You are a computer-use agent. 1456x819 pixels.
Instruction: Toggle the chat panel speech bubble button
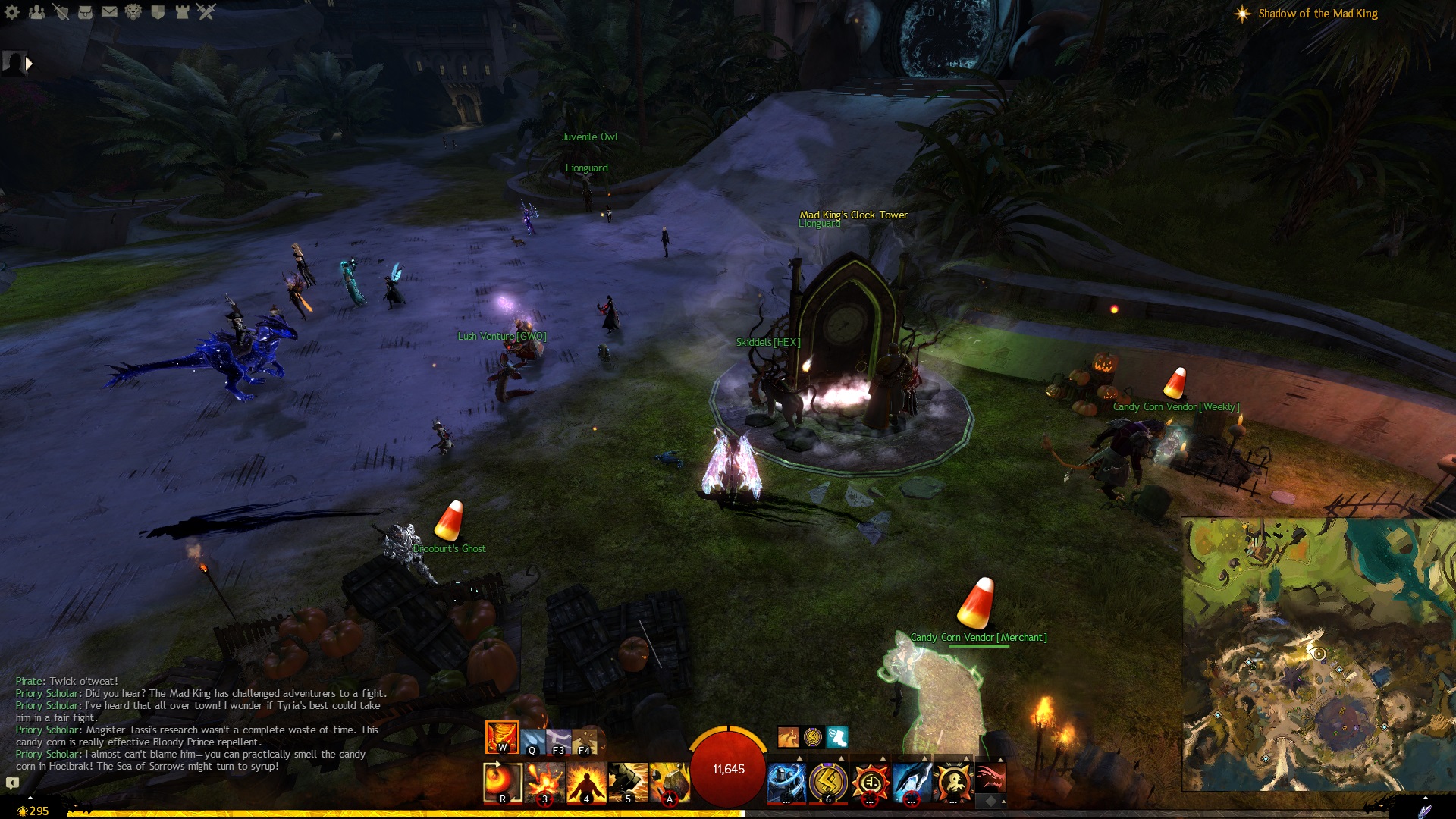point(12,783)
